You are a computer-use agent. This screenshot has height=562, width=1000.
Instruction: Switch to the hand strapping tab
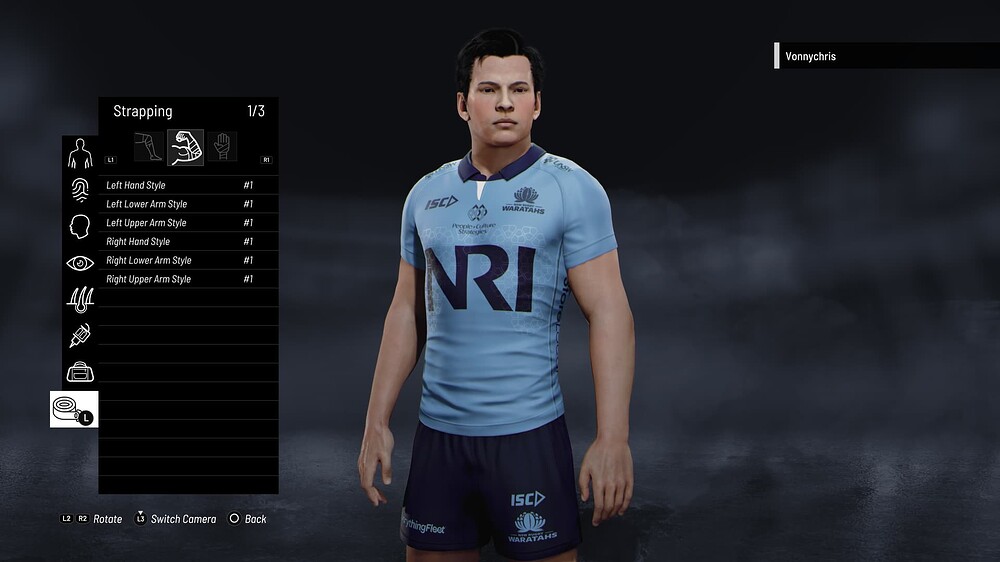[222, 147]
